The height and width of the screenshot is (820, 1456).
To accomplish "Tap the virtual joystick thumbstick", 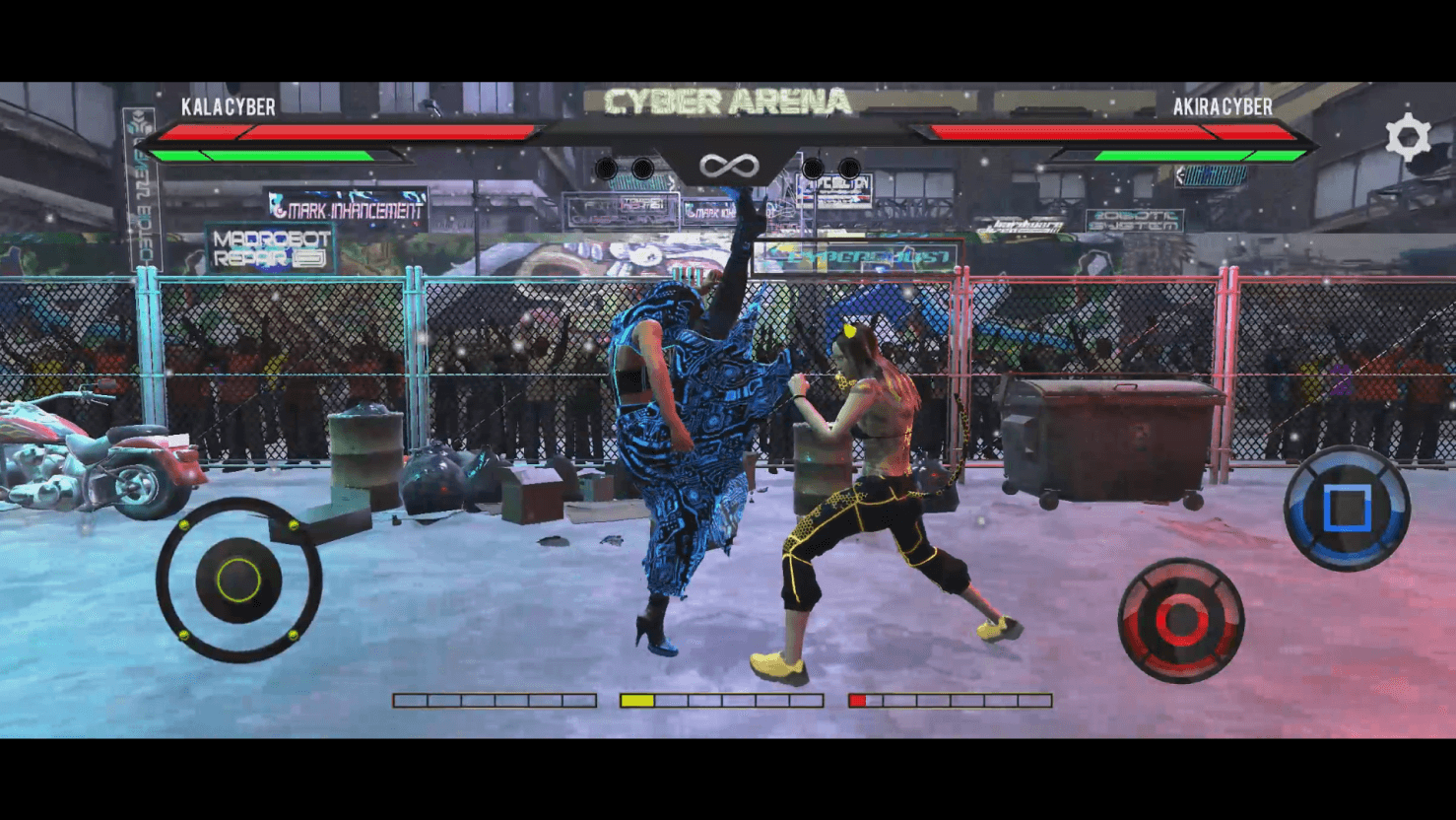I will [x=239, y=577].
